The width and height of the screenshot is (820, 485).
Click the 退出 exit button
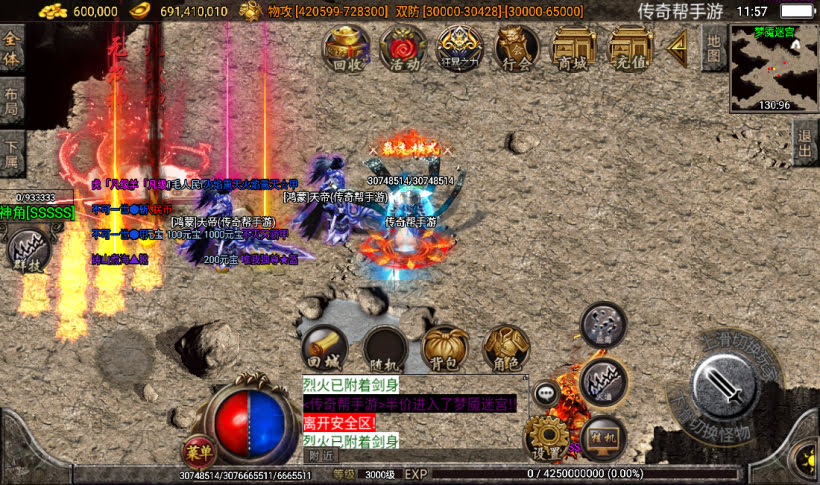tap(806, 146)
